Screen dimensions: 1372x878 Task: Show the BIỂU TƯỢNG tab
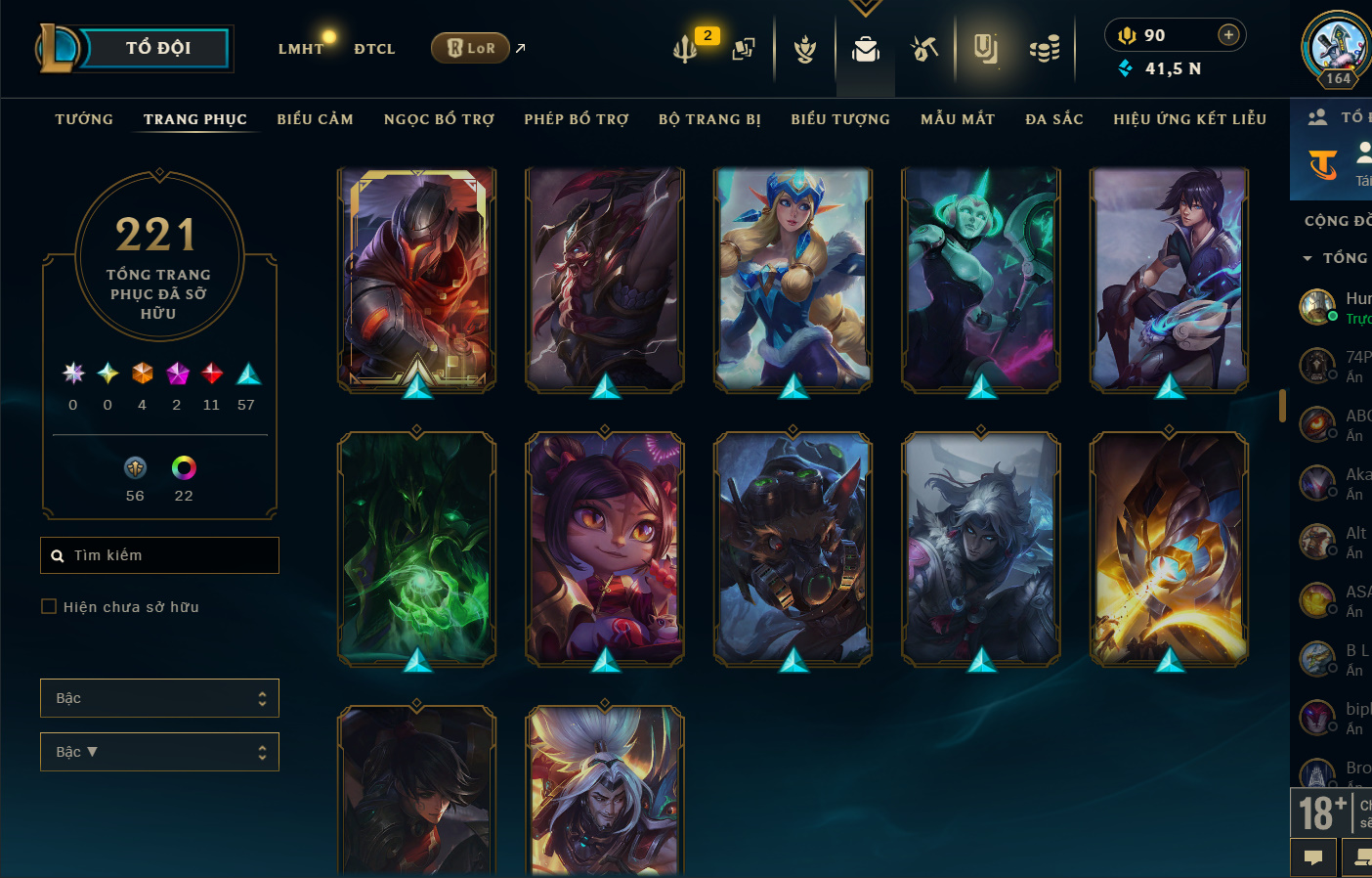click(840, 119)
